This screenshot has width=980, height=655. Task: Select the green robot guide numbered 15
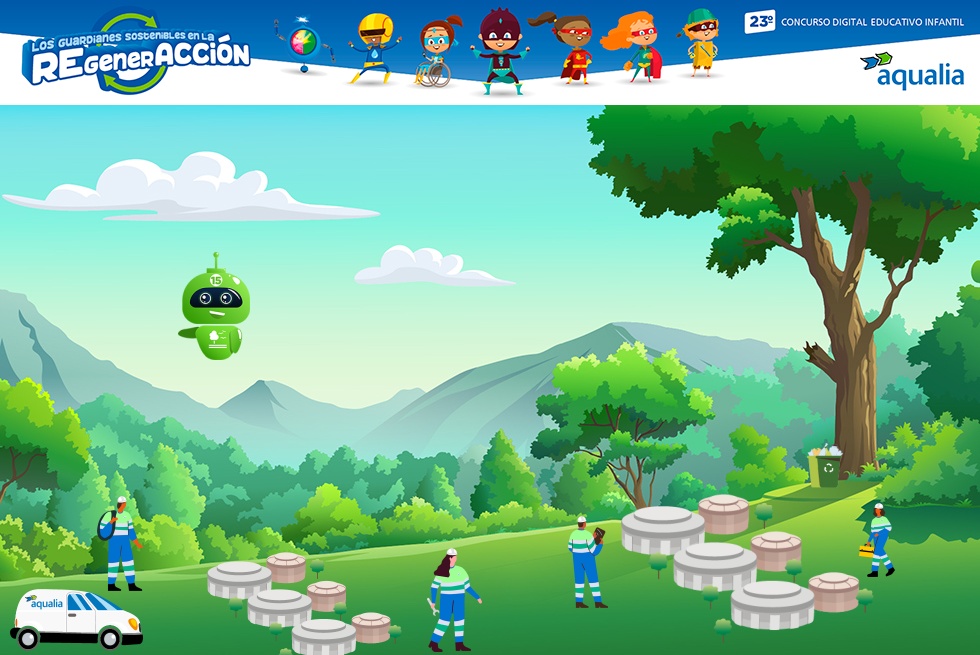pos(213,310)
